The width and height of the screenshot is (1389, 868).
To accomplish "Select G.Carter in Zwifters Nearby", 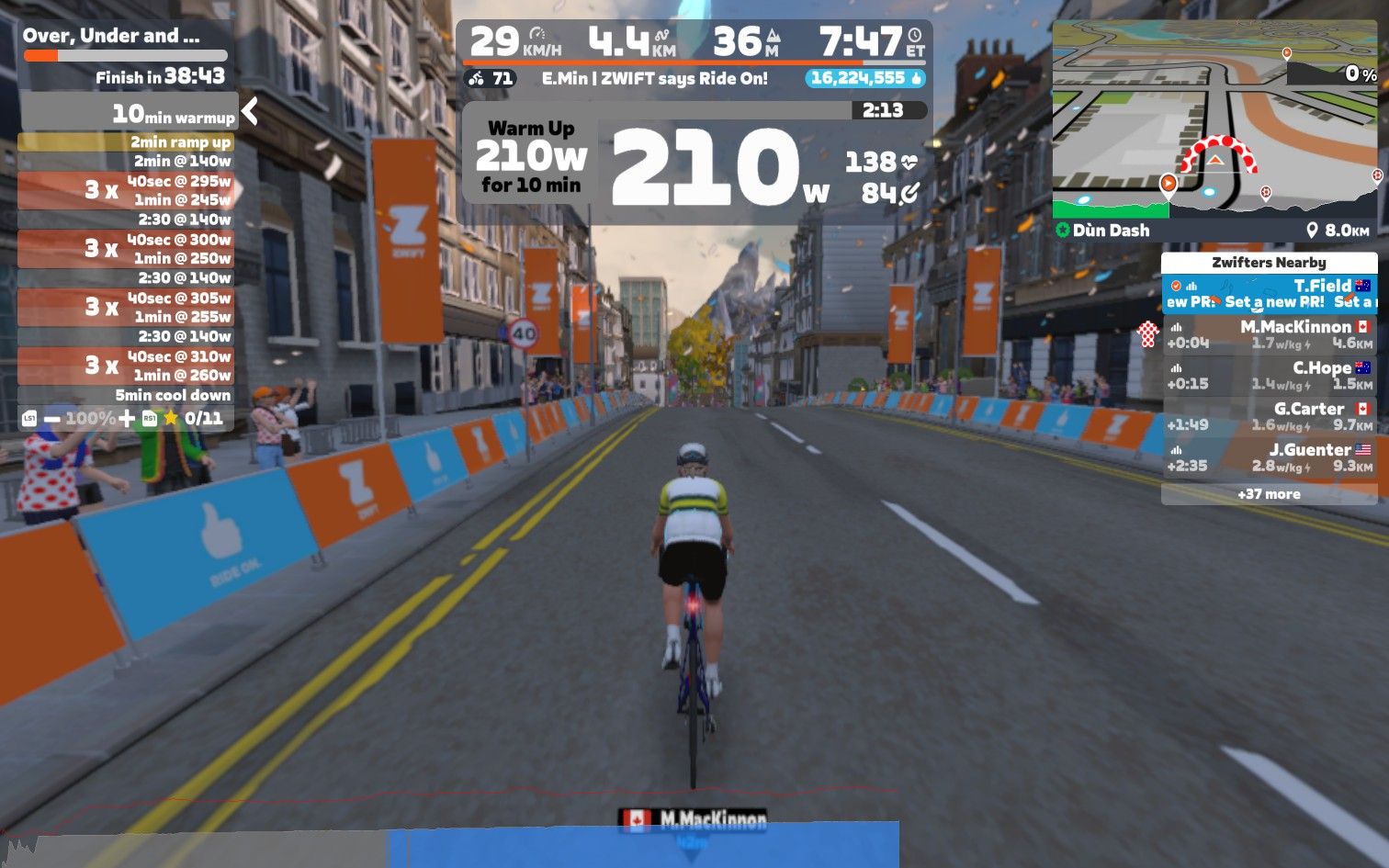I will pos(1269,416).
